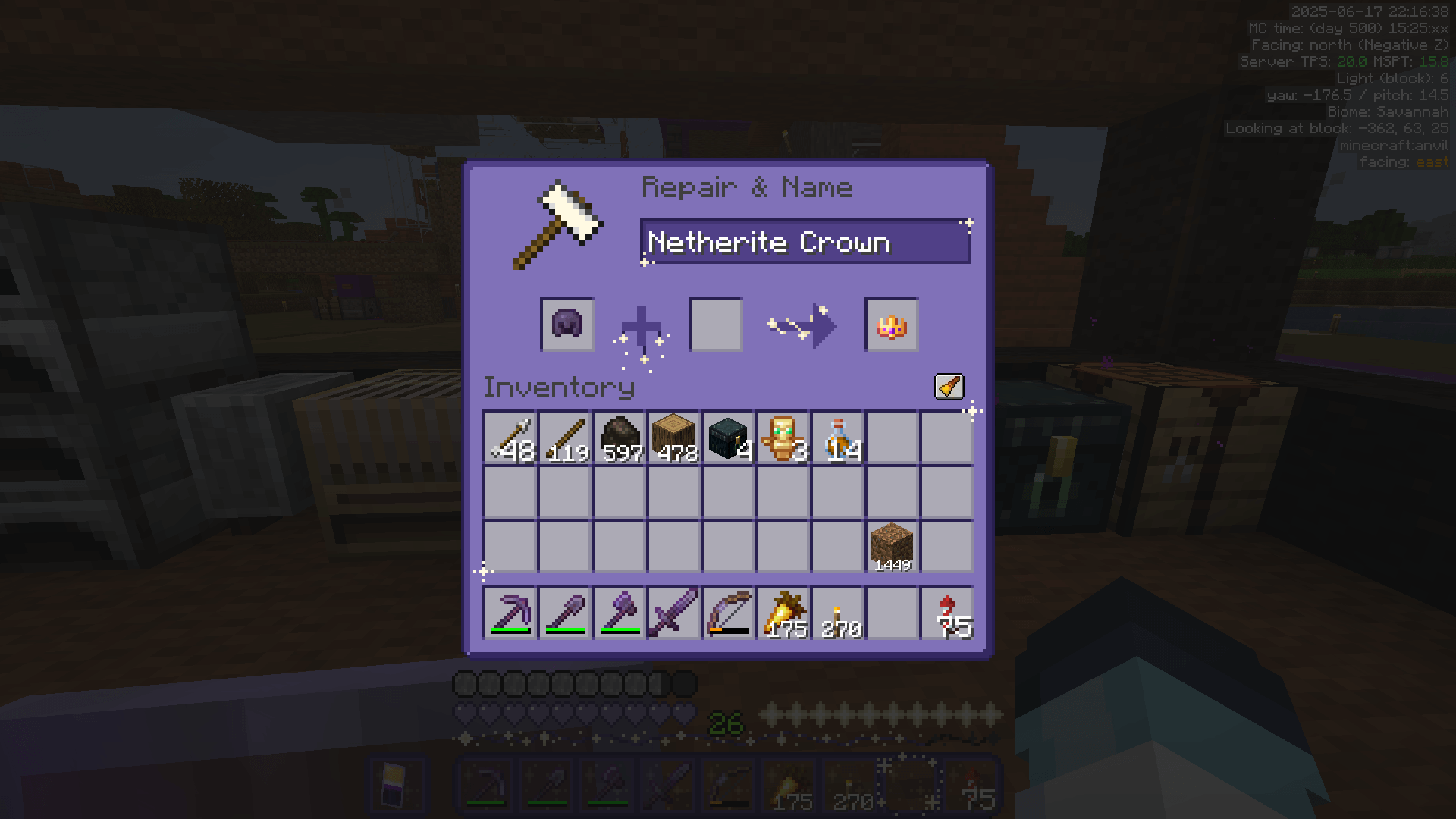The width and height of the screenshot is (1456, 819).
Task: Take the helmet from the anvil input slot
Action: point(565,326)
